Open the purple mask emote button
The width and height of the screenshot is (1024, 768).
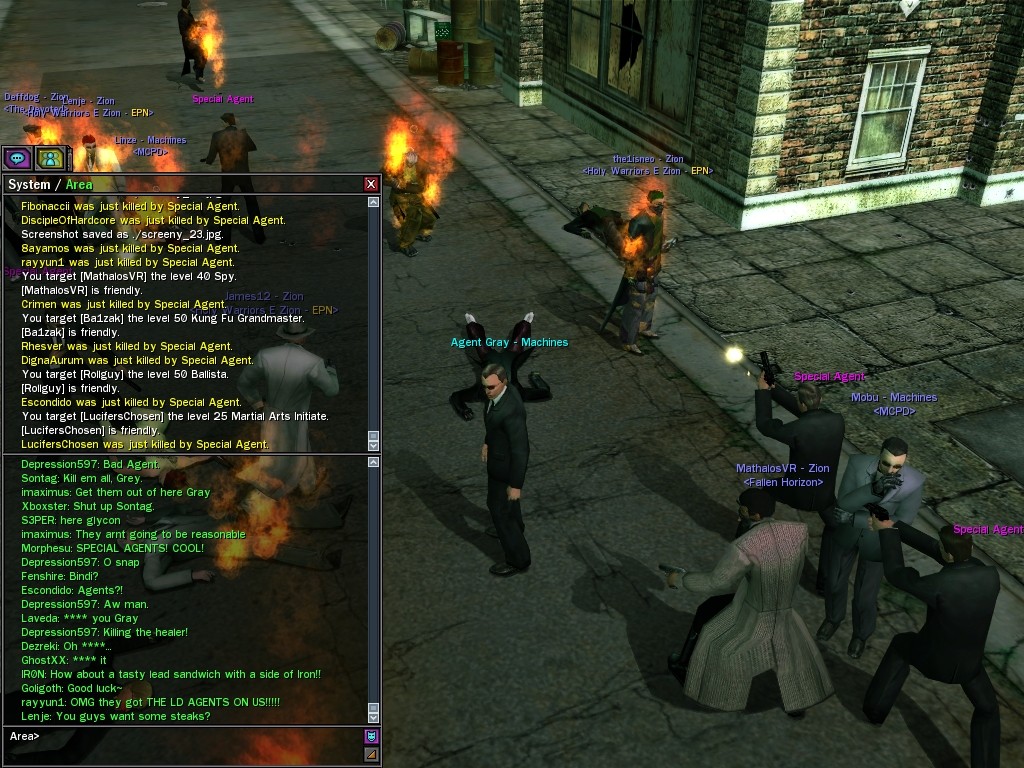[x=372, y=737]
